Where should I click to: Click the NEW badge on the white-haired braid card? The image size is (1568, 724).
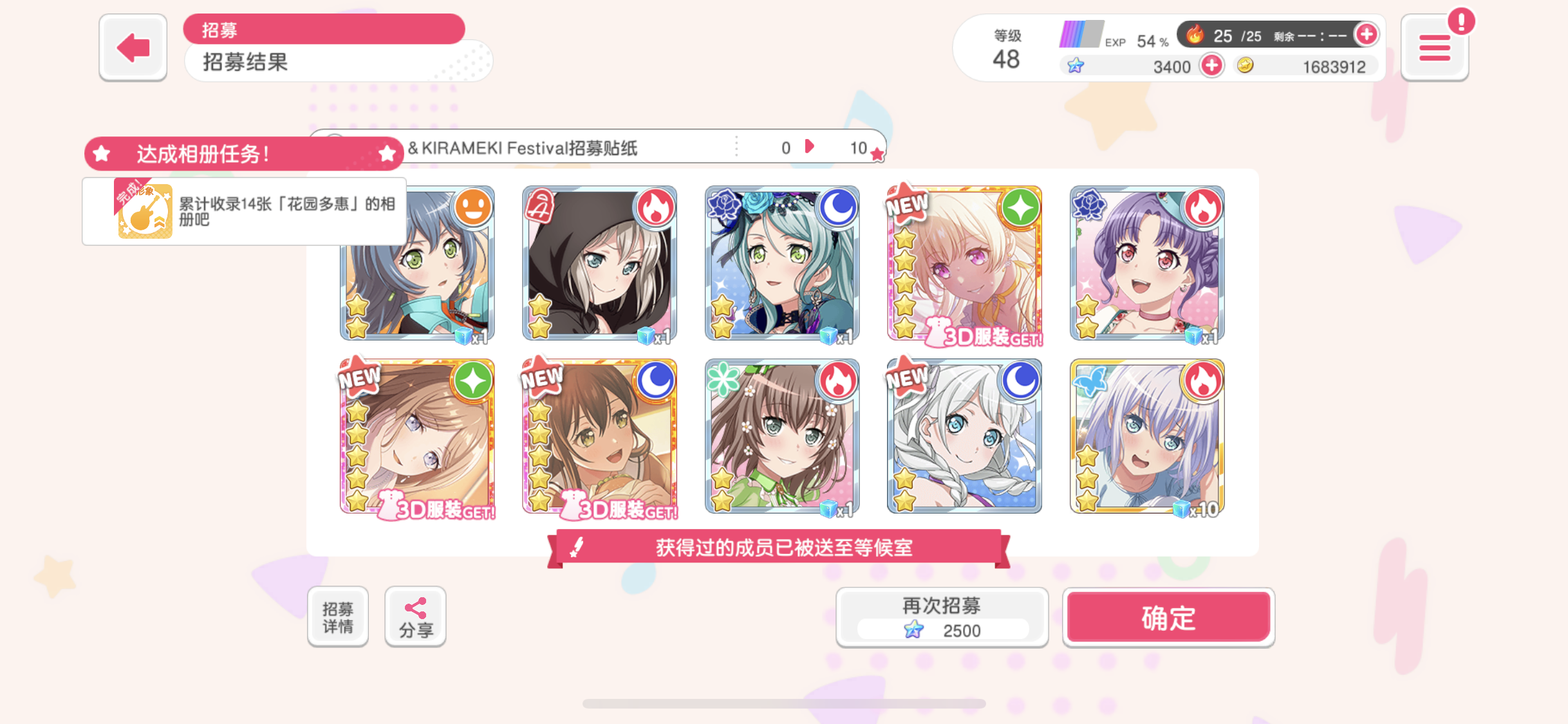pos(906,379)
